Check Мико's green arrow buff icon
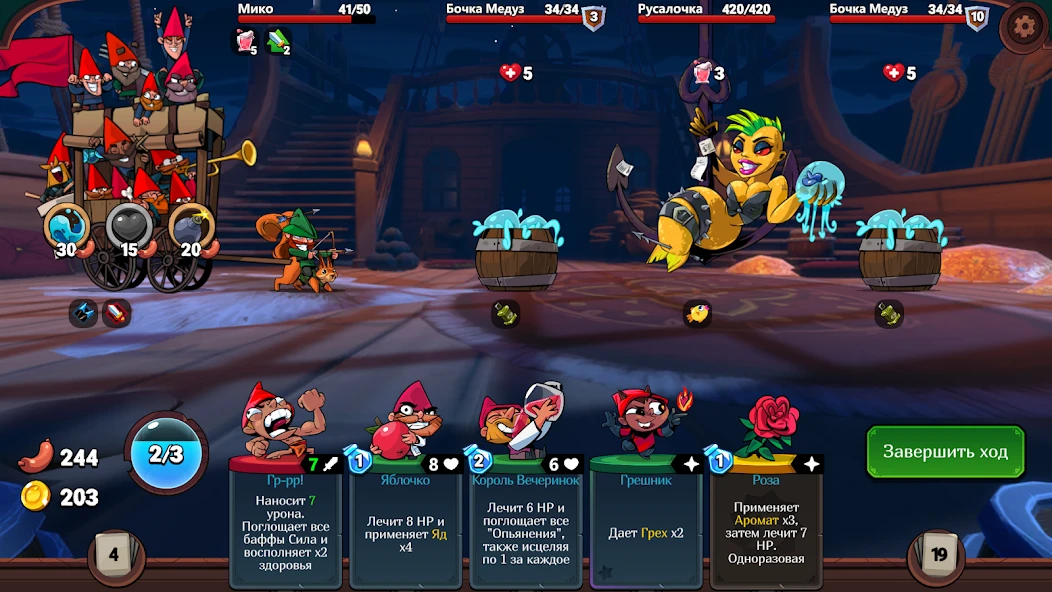This screenshot has width=1052, height=592. coord(277,40)
